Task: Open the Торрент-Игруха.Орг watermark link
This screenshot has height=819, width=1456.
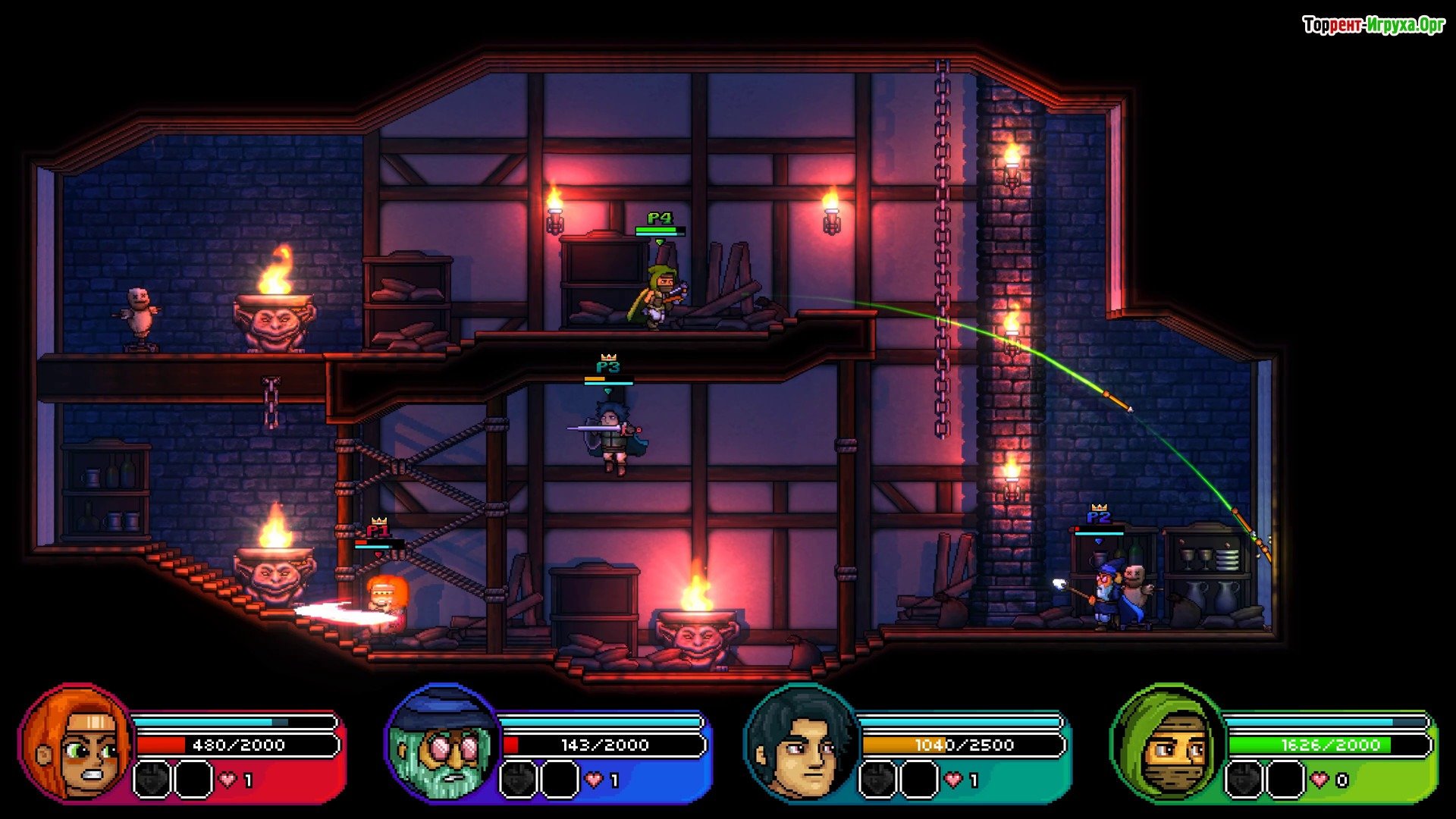Action: tap(1373, 25)
